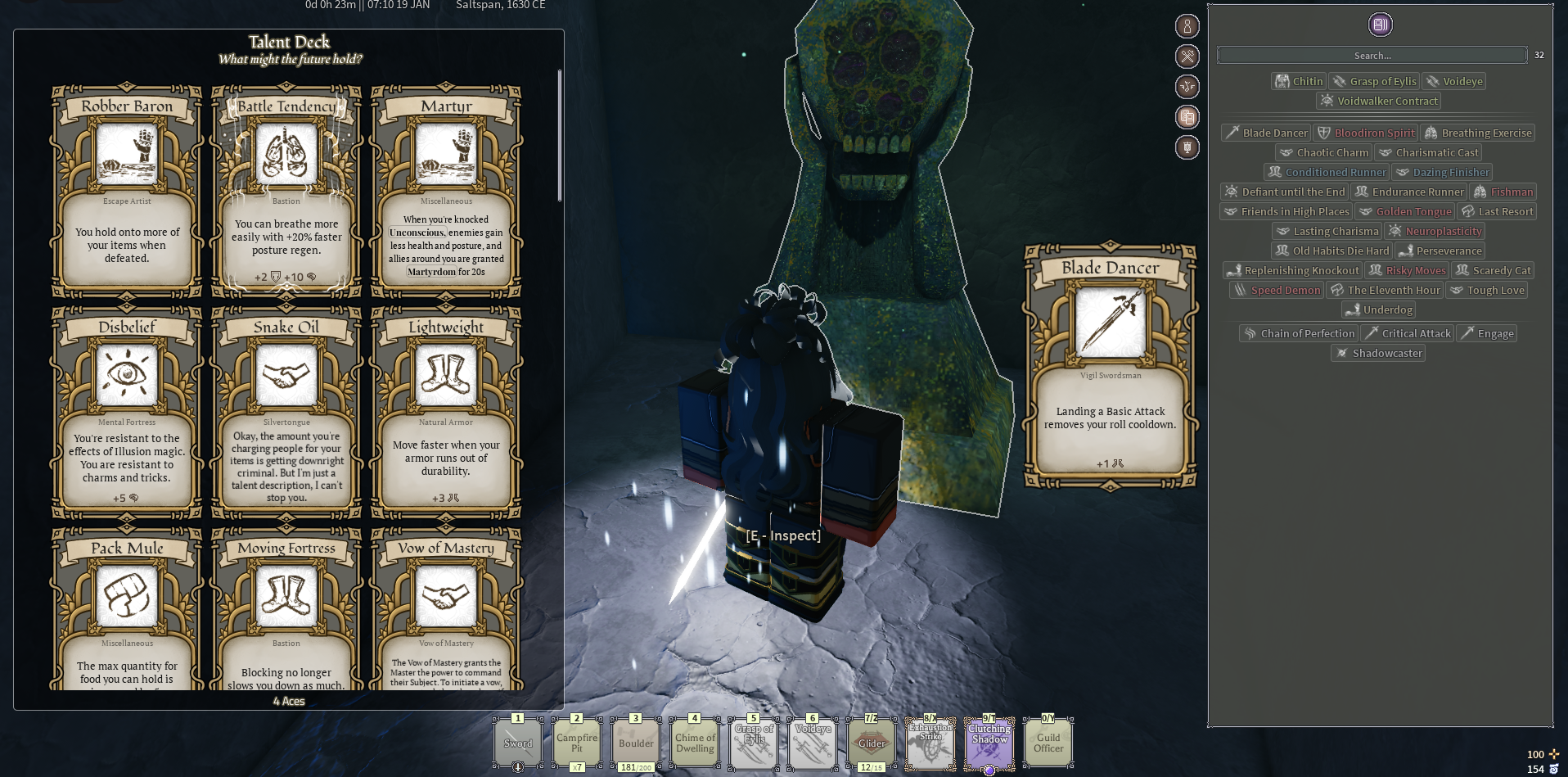Viewport: 1568px width, 777px height.
Task: Select the Disbelief talent card
Action: (x=127, y=413)
